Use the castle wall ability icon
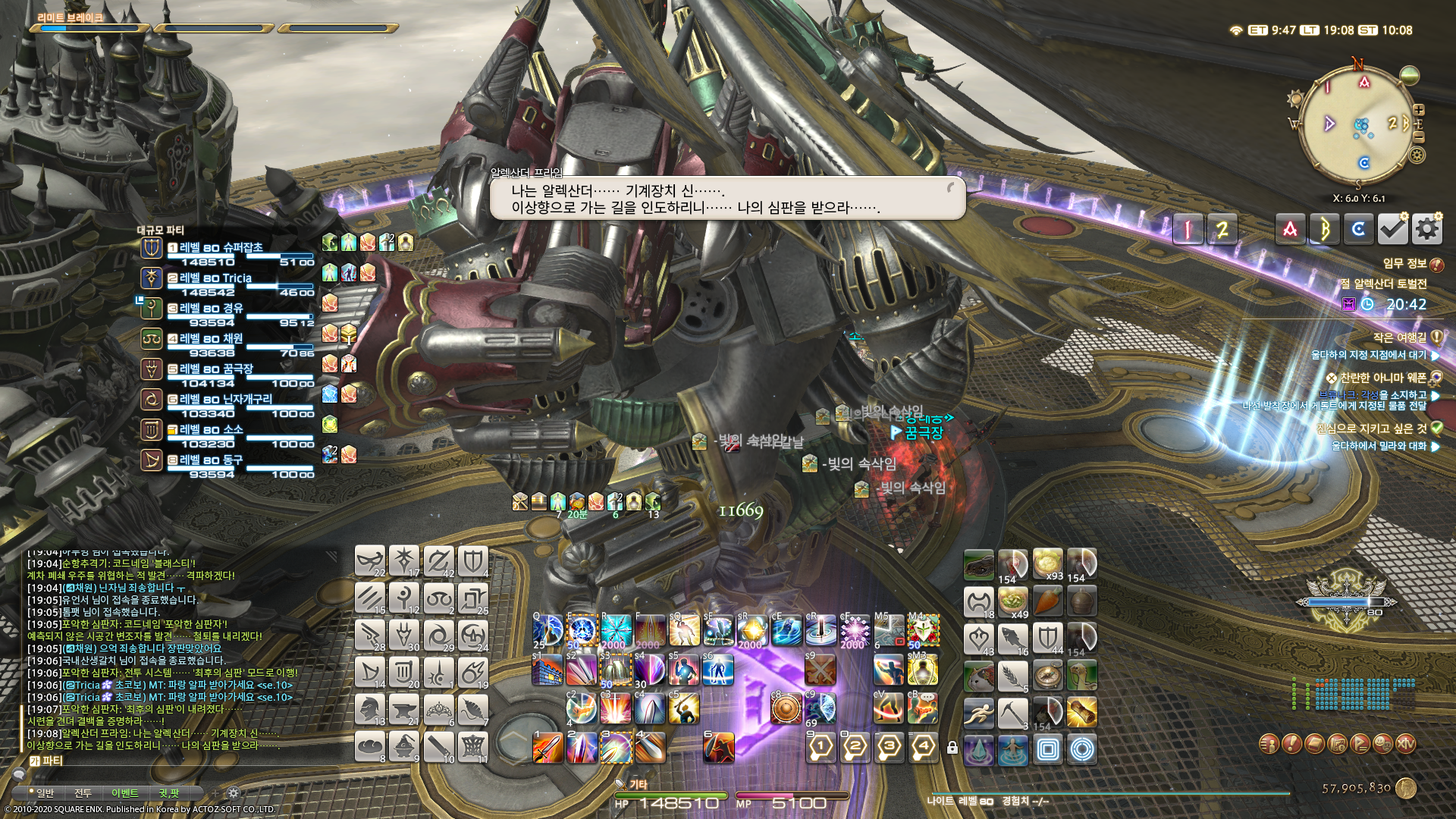Screen dimensions: 1456x819 548,670
